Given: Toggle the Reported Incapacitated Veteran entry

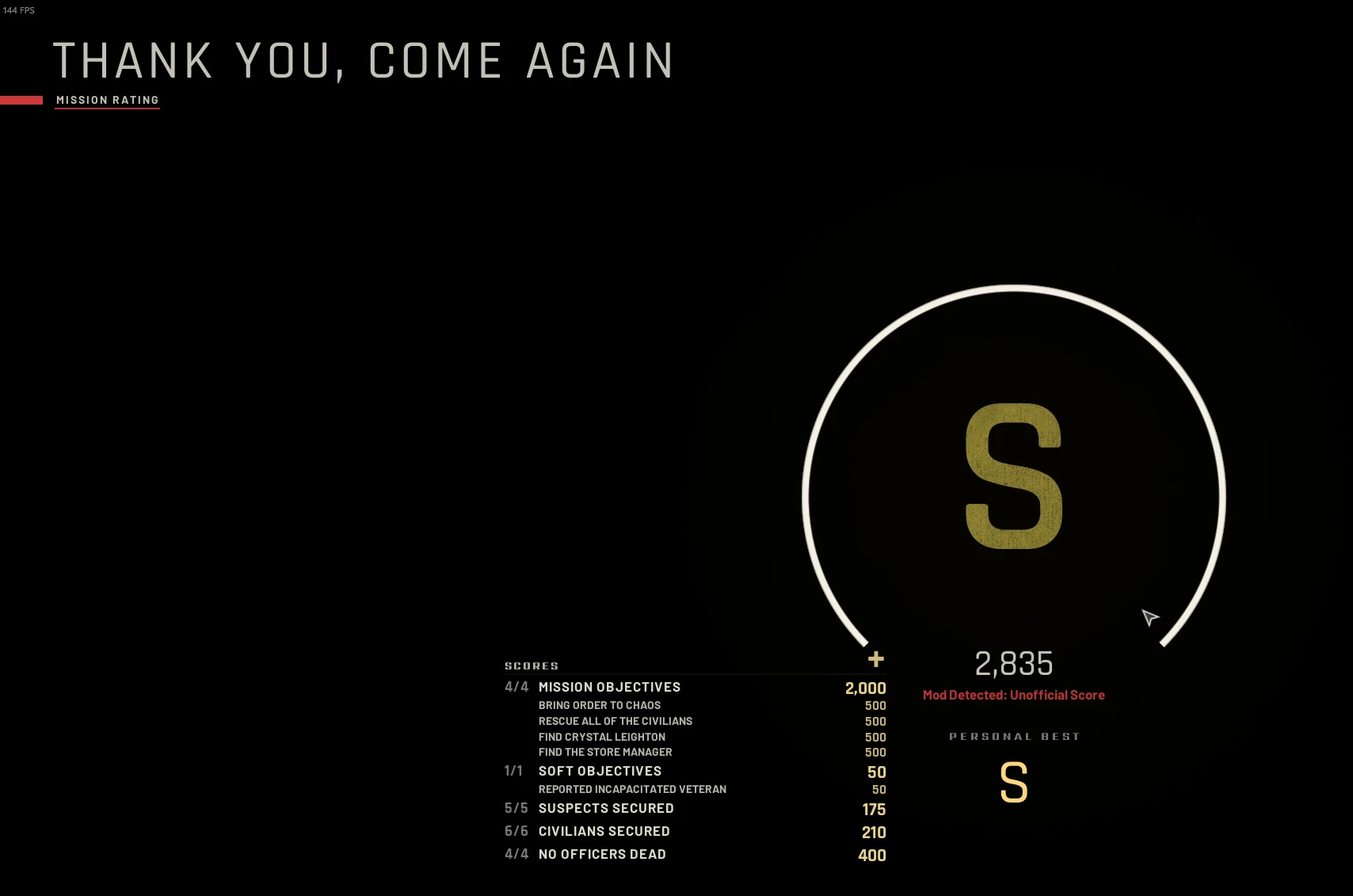Looking at the screenshot, I should (632, 789).
